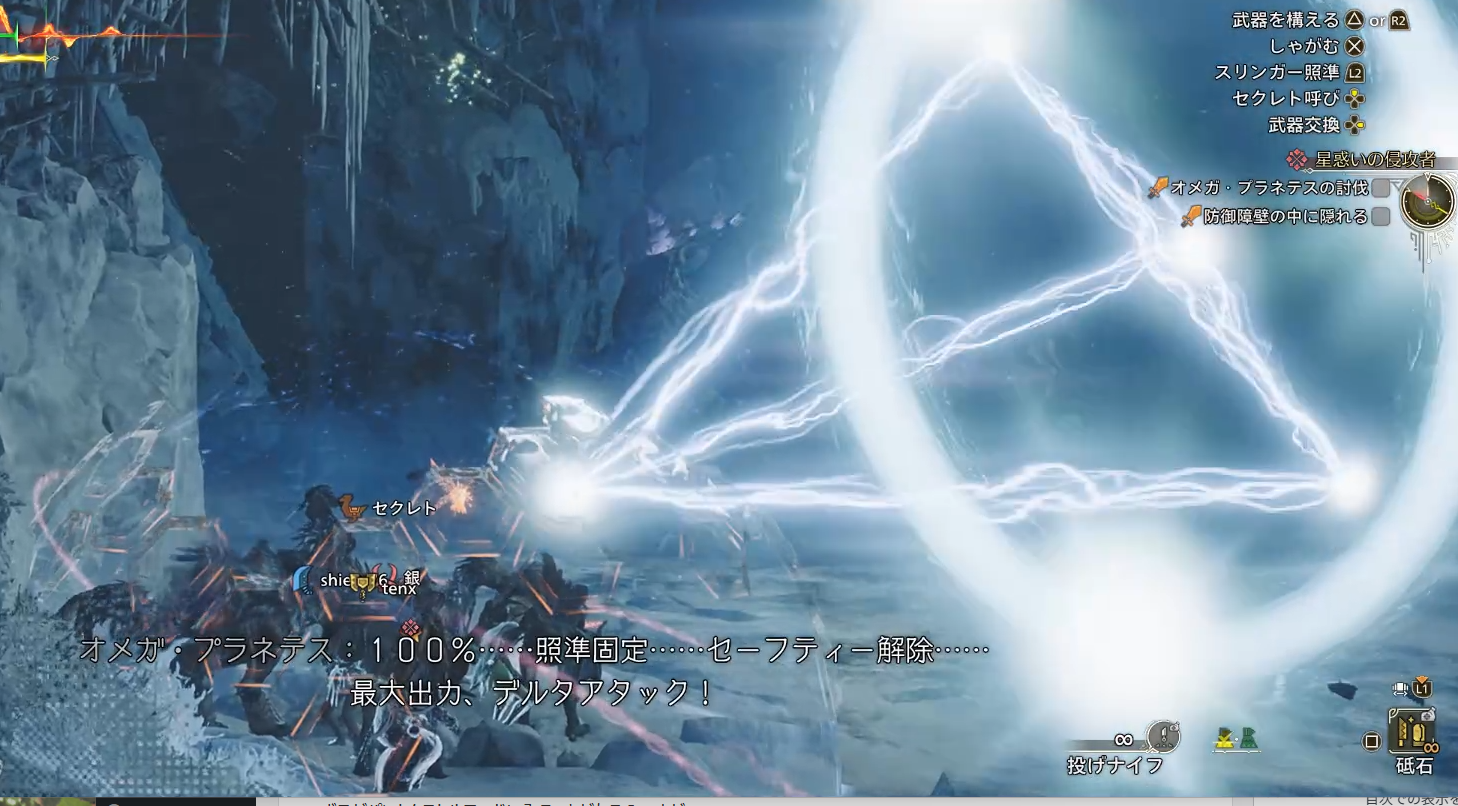Select the セクレト name tag

pos(404,508)
